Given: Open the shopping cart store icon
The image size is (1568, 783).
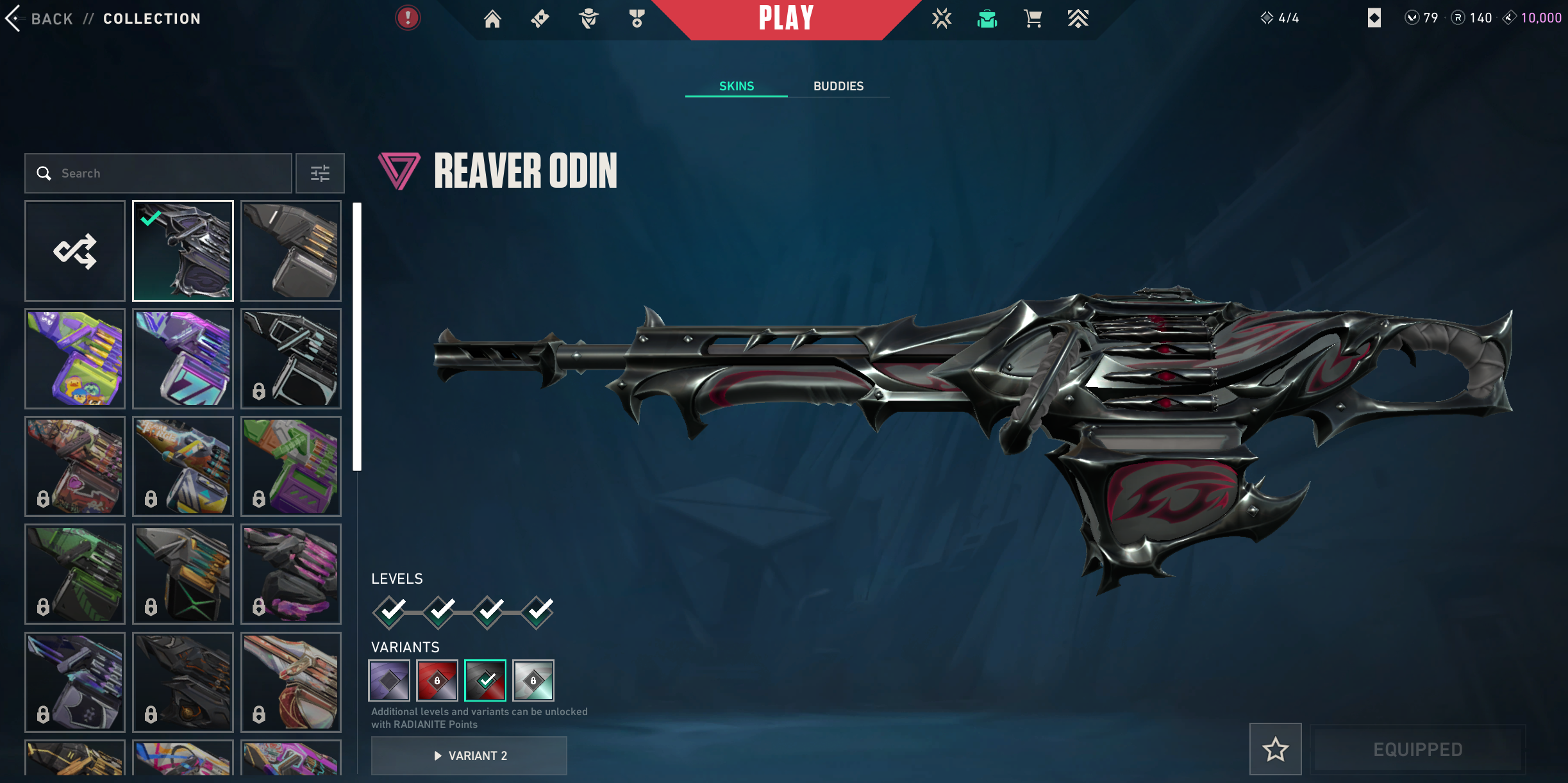Looking at the screenshot, I should click(x=1033, y=19).
